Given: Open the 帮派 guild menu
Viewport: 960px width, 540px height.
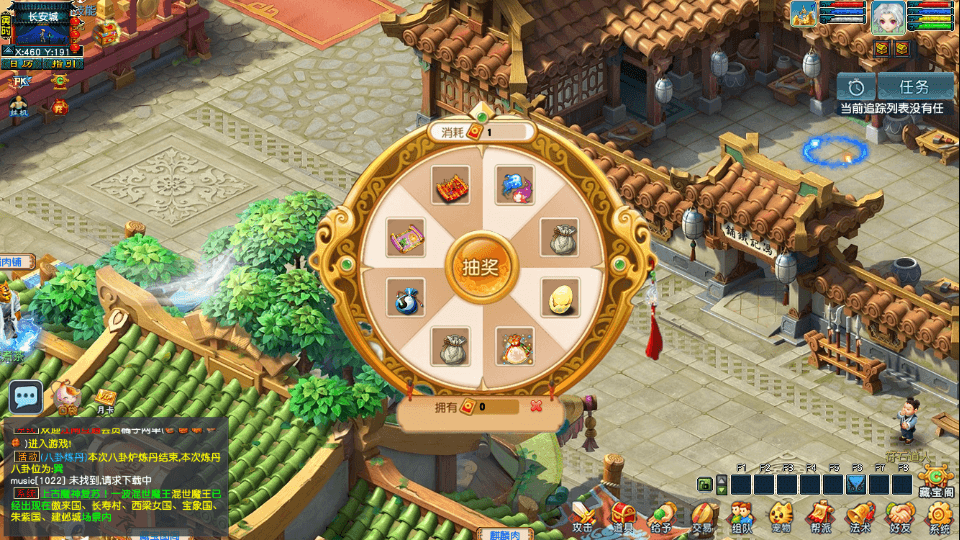Looking at the screenshot, I should coord(821,516).
